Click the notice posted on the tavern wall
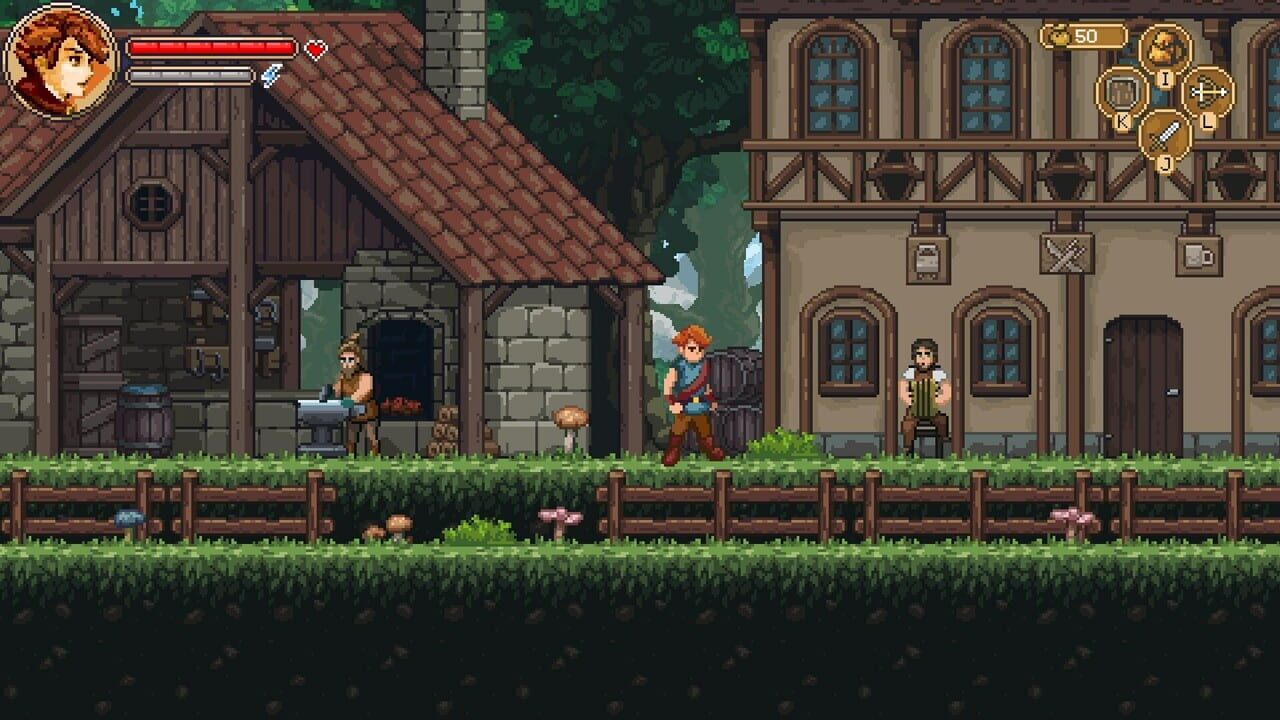Image resolution: width=1280 pixels, height=720 pixels. click(x=927, y=258)
